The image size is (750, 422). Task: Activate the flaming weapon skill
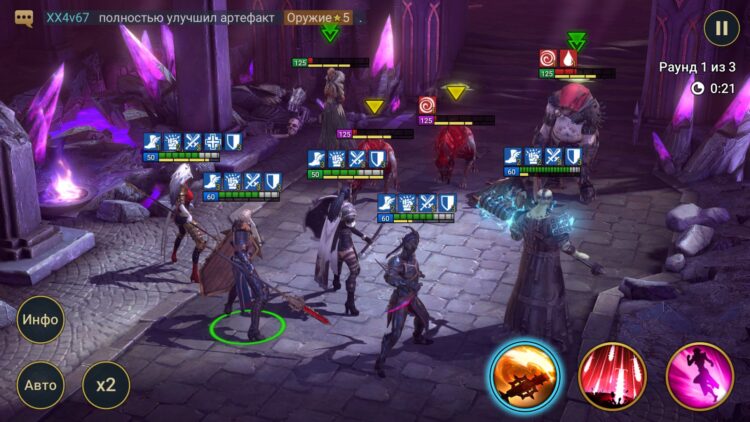point(525,376)
